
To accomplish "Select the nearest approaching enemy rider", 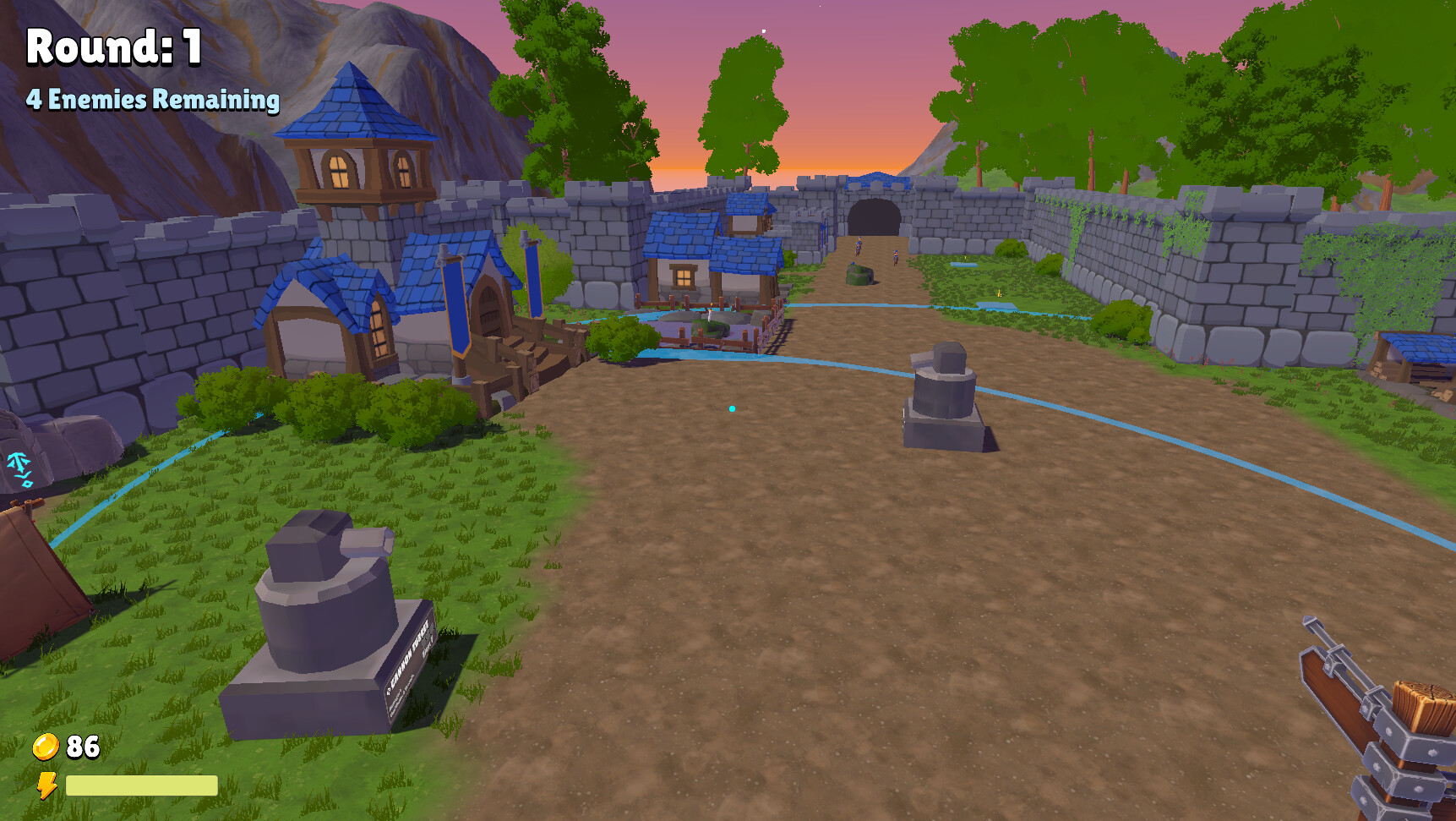I will pos(895,258).
